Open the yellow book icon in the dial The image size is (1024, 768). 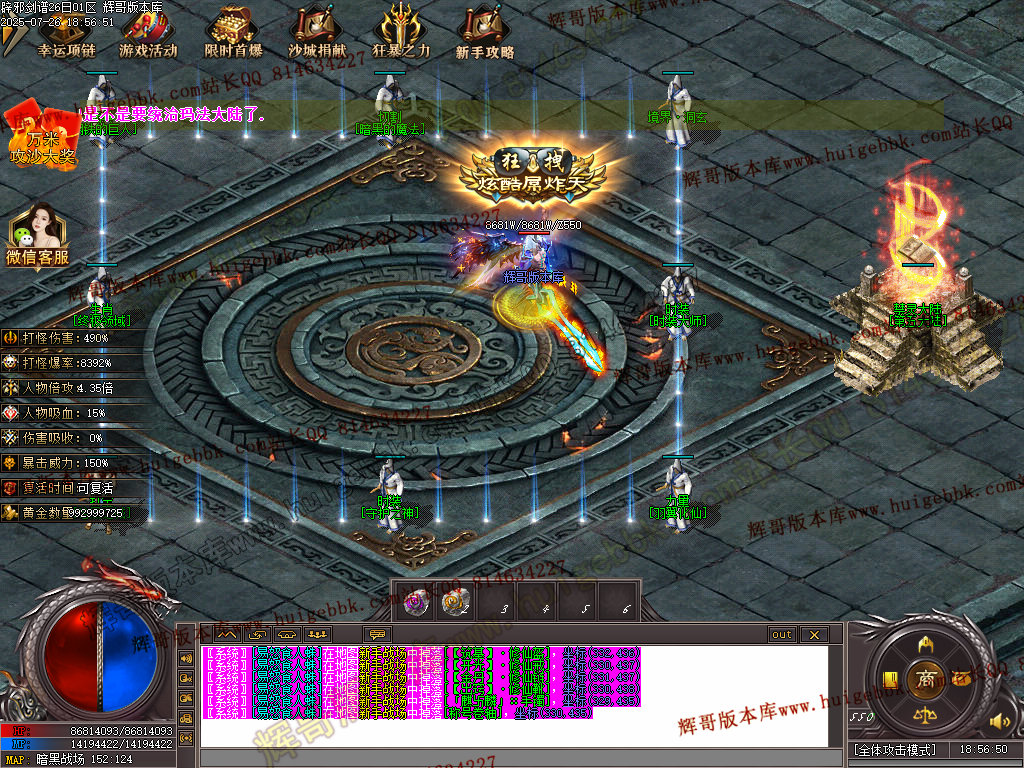pos(889,679)
